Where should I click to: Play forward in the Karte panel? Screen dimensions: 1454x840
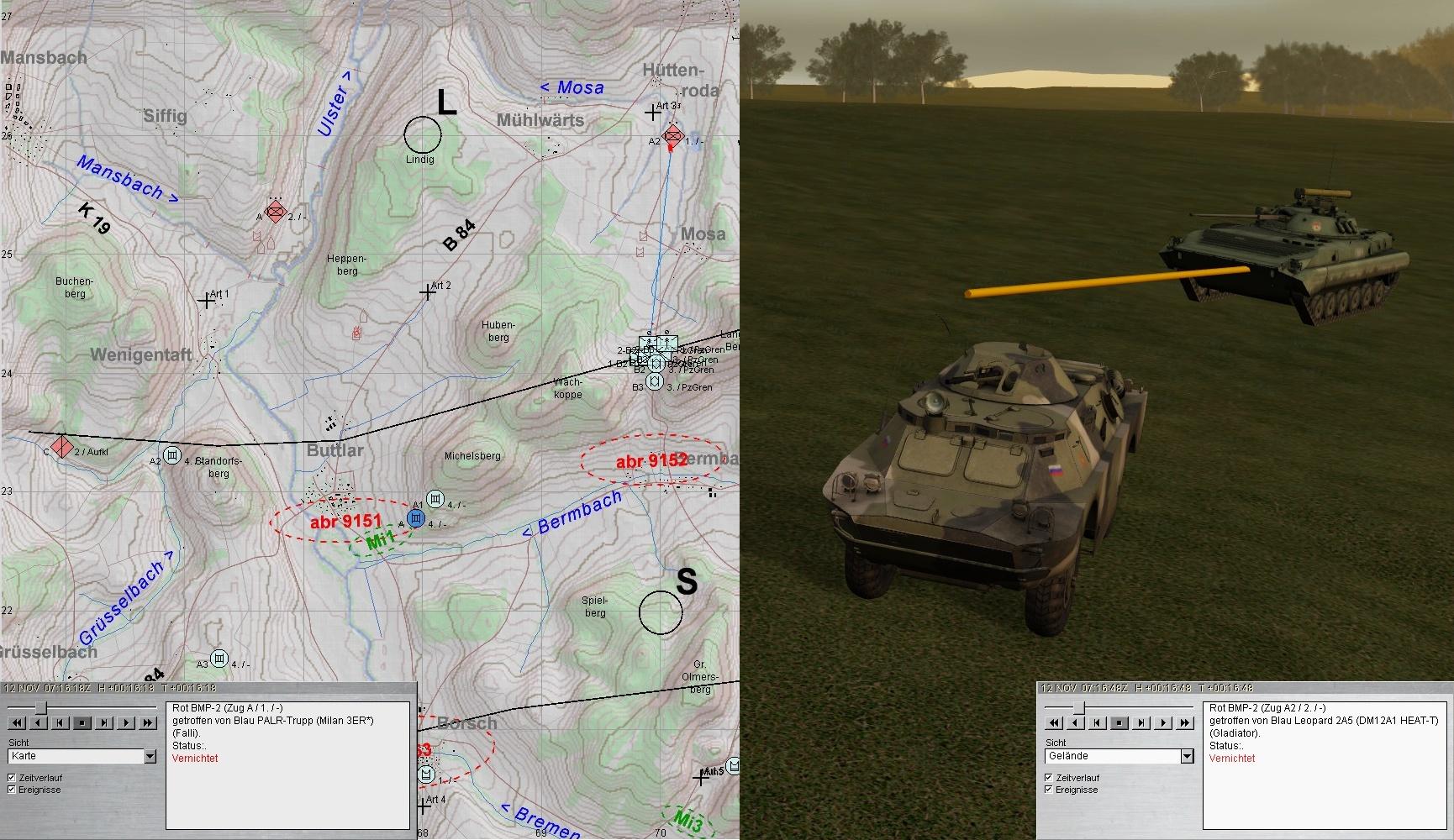pyautogui.click(x=126, y=722)
